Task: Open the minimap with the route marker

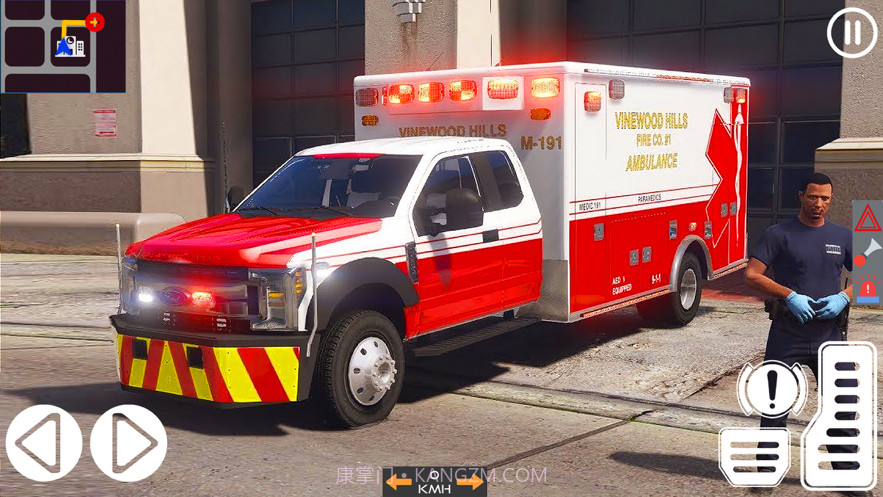Action: tap(63, 46)
